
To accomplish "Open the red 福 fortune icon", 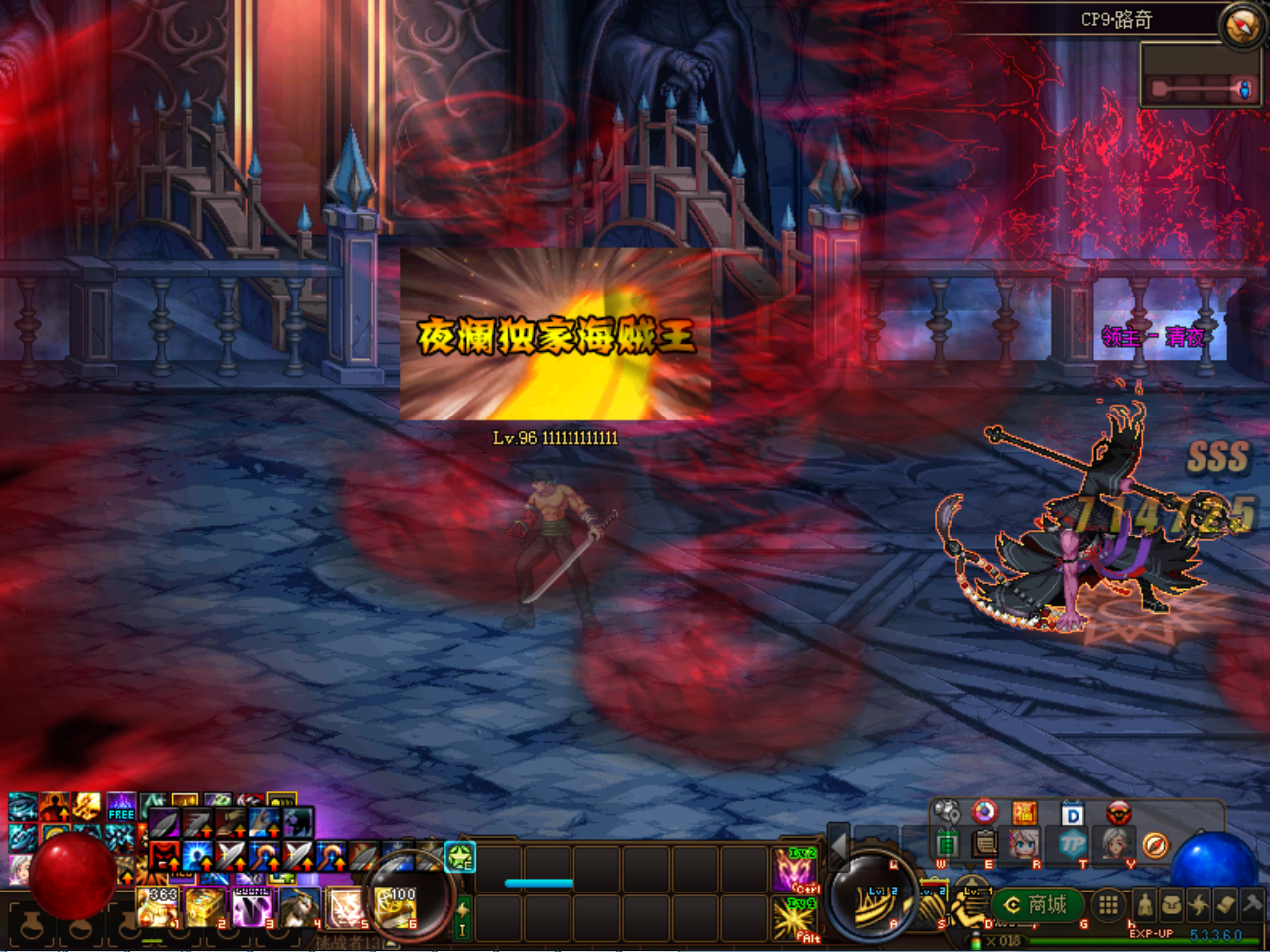I will pyautogui.click(x=1024, y=814).
